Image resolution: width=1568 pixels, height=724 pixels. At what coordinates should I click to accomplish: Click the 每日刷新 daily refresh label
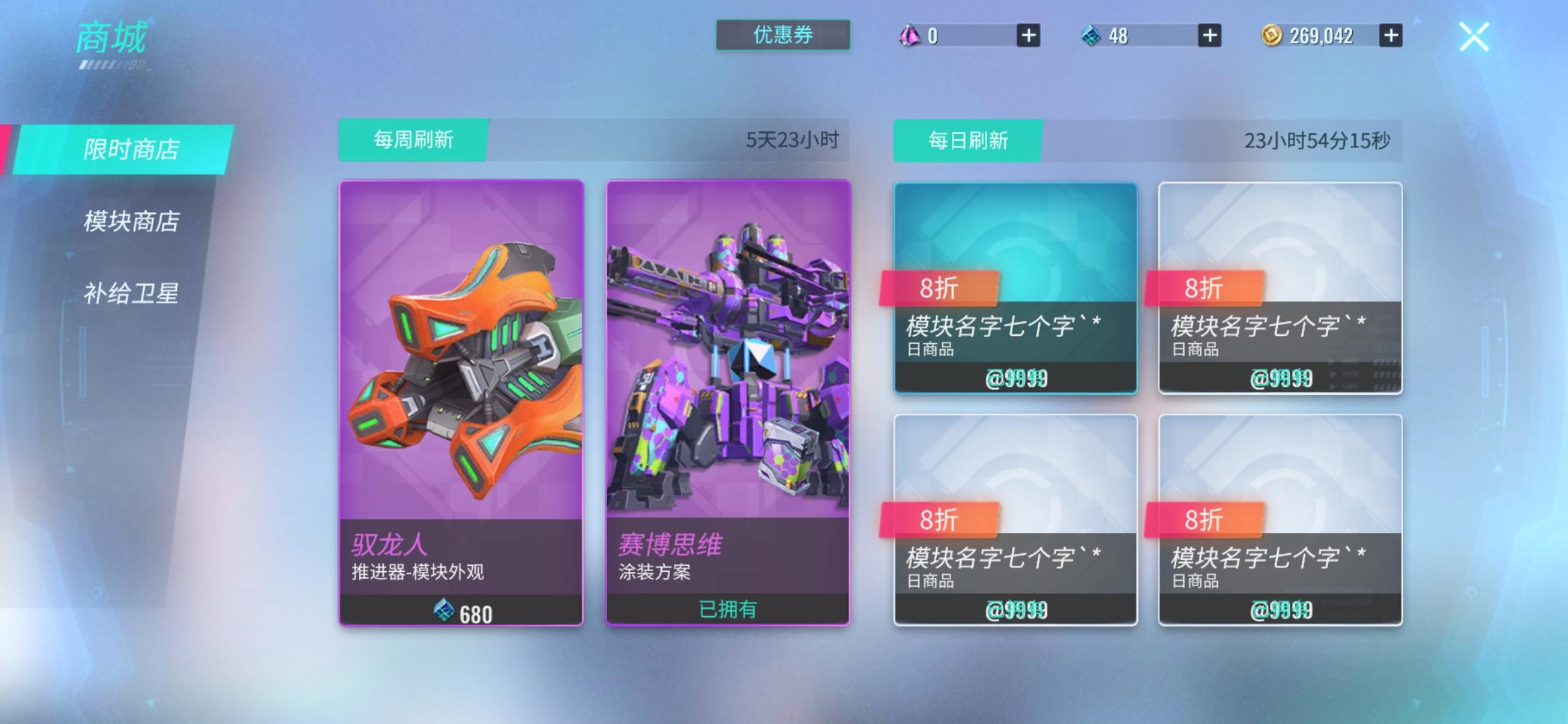[x=968, y=139]
